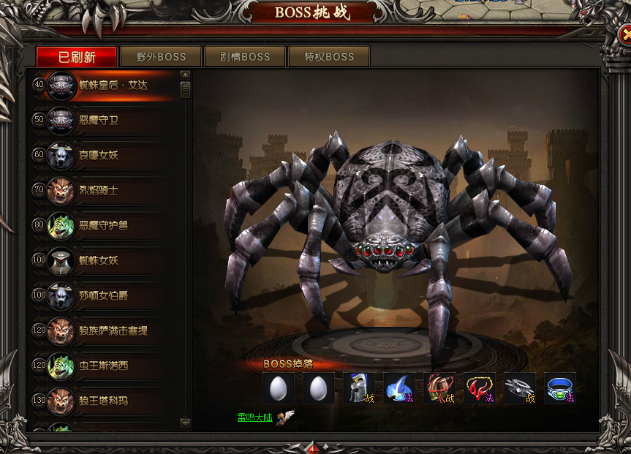This screenshot has height=454, width=631.
Task: Click the 雷鸣大陆 teleport link
Action: click(254, 416)
